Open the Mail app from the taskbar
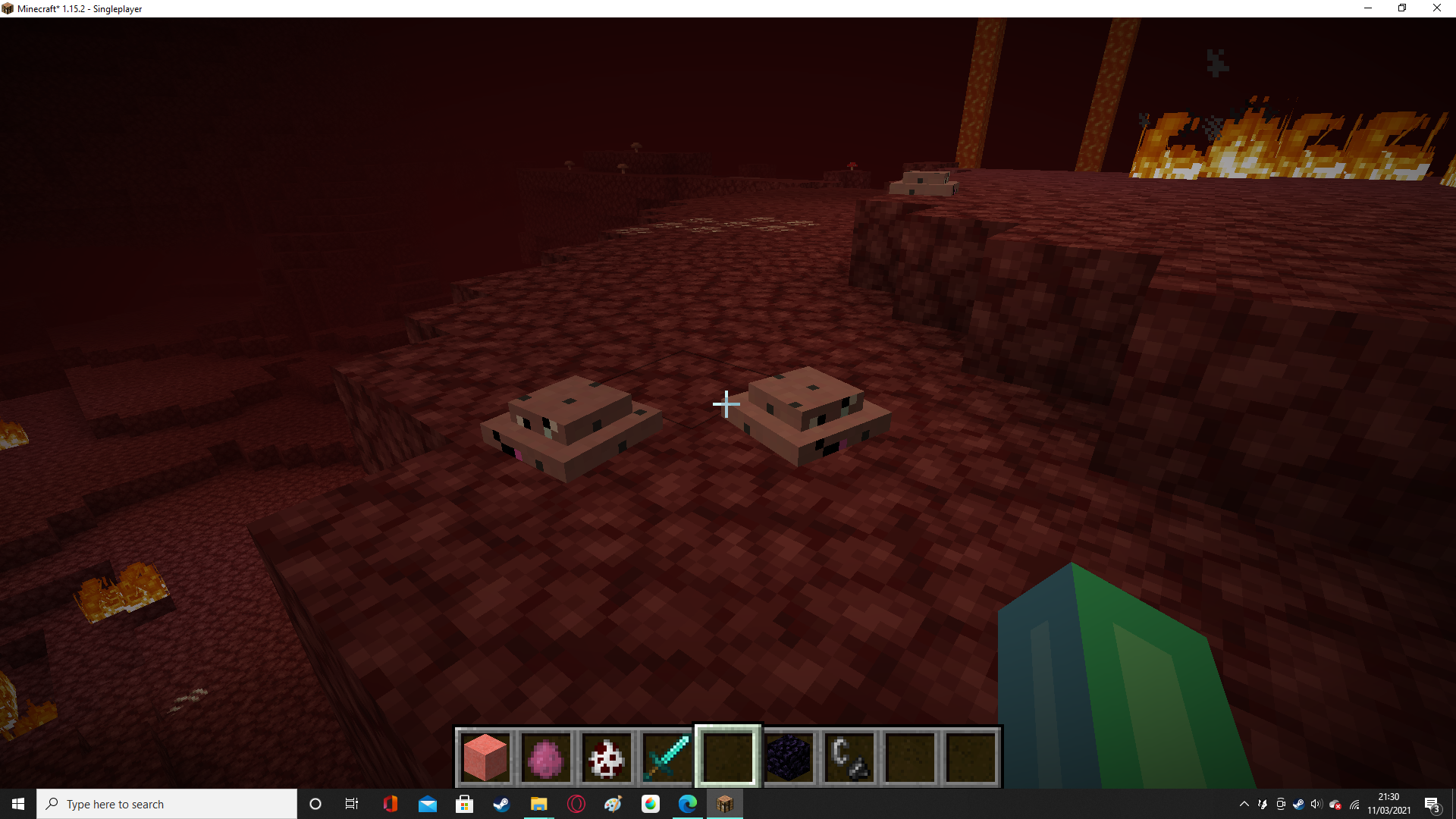 (428, 804)
